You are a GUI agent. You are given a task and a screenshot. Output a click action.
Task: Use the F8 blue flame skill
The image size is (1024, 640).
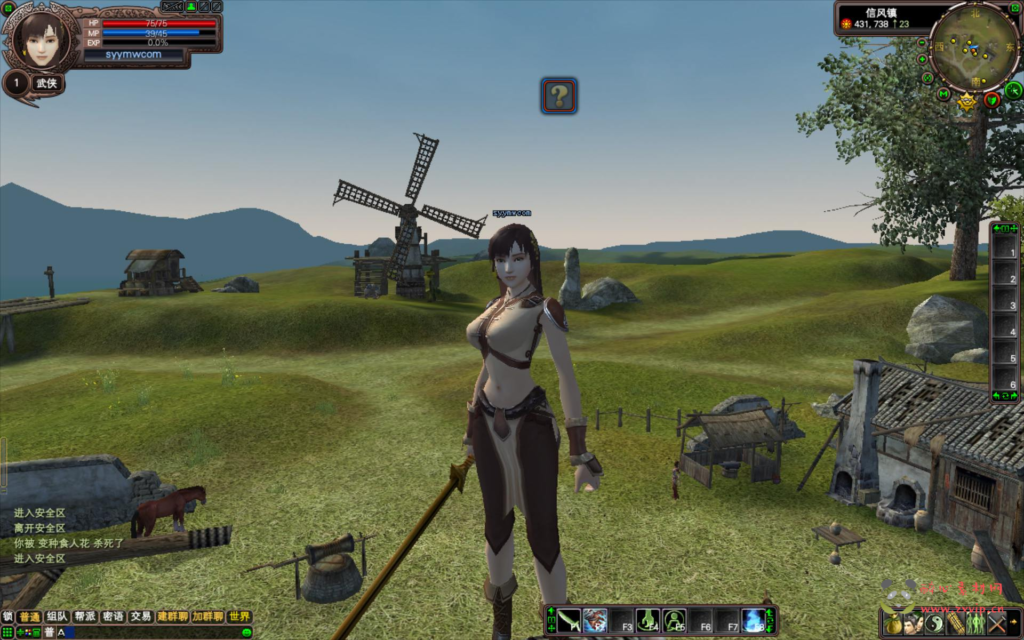[x=753, y=620]
